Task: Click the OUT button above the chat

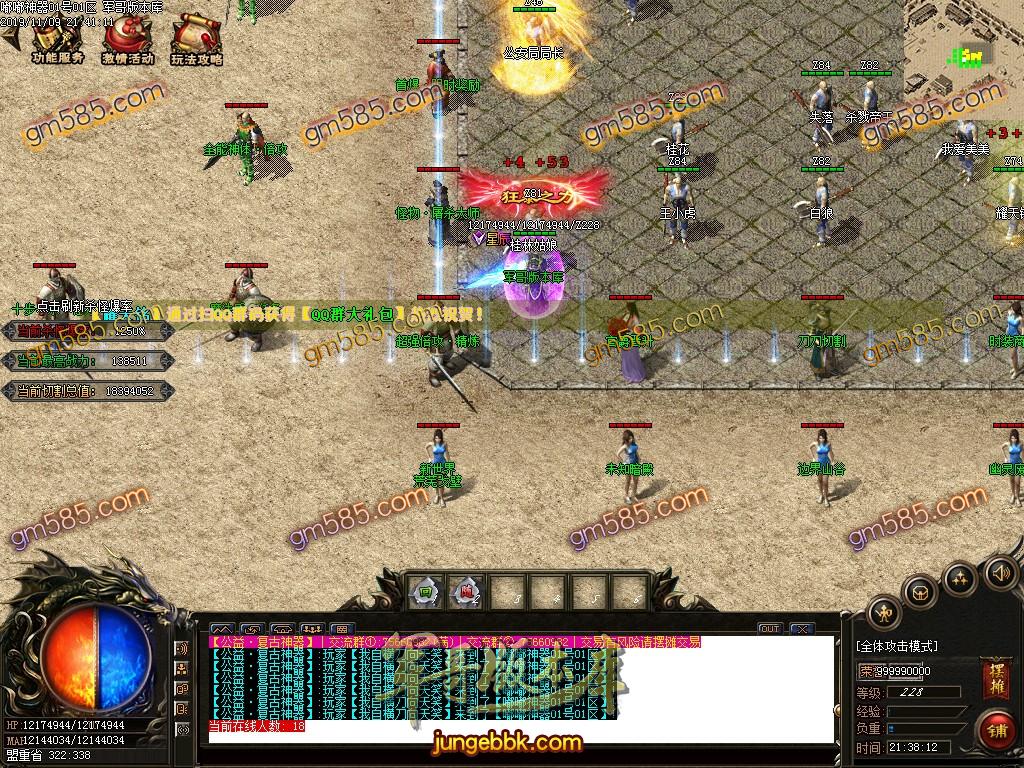Action: pos(769,629)
